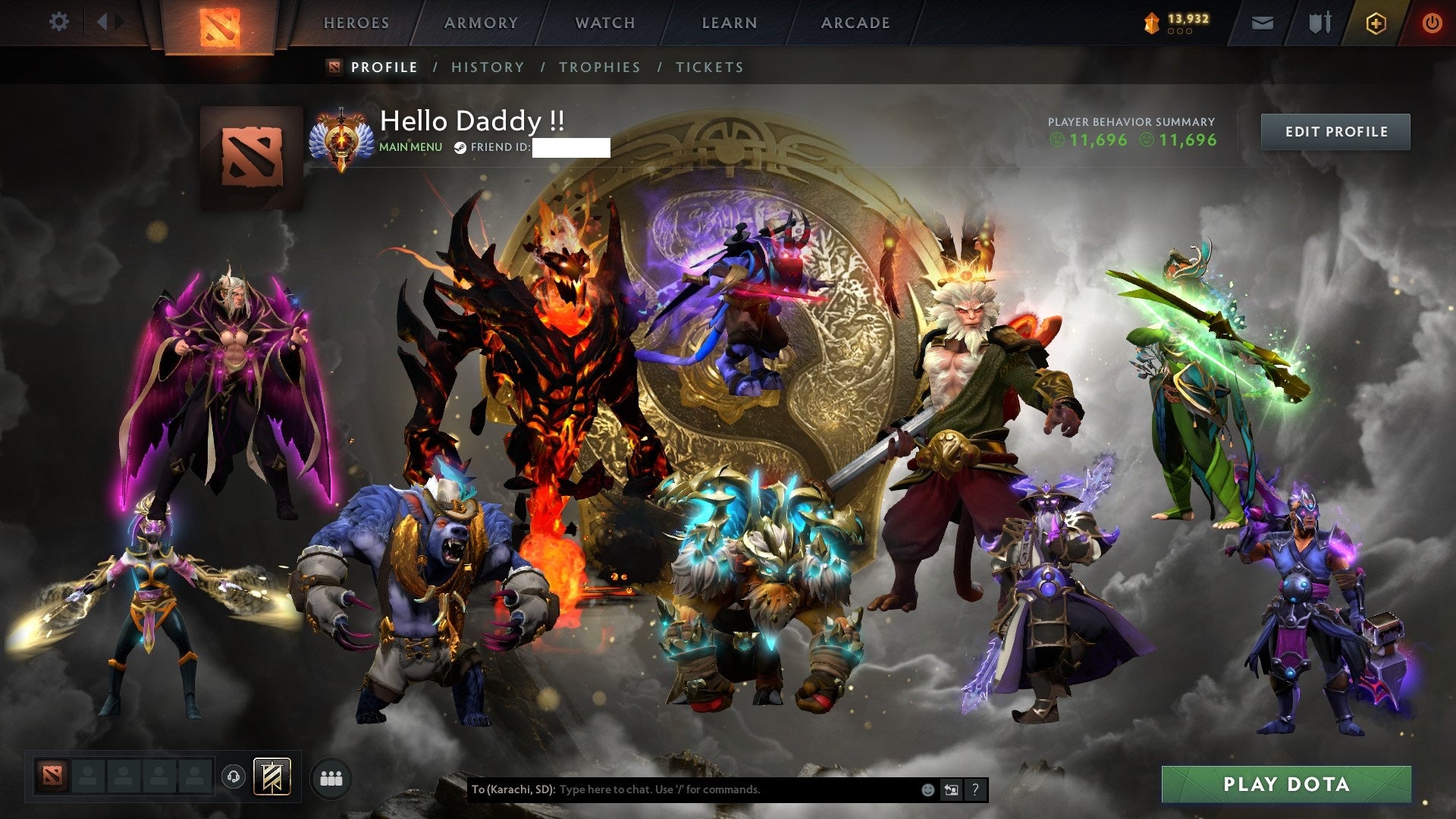Open the emoticon picker in chat
Screen dimensions: 1456x819
927,790
